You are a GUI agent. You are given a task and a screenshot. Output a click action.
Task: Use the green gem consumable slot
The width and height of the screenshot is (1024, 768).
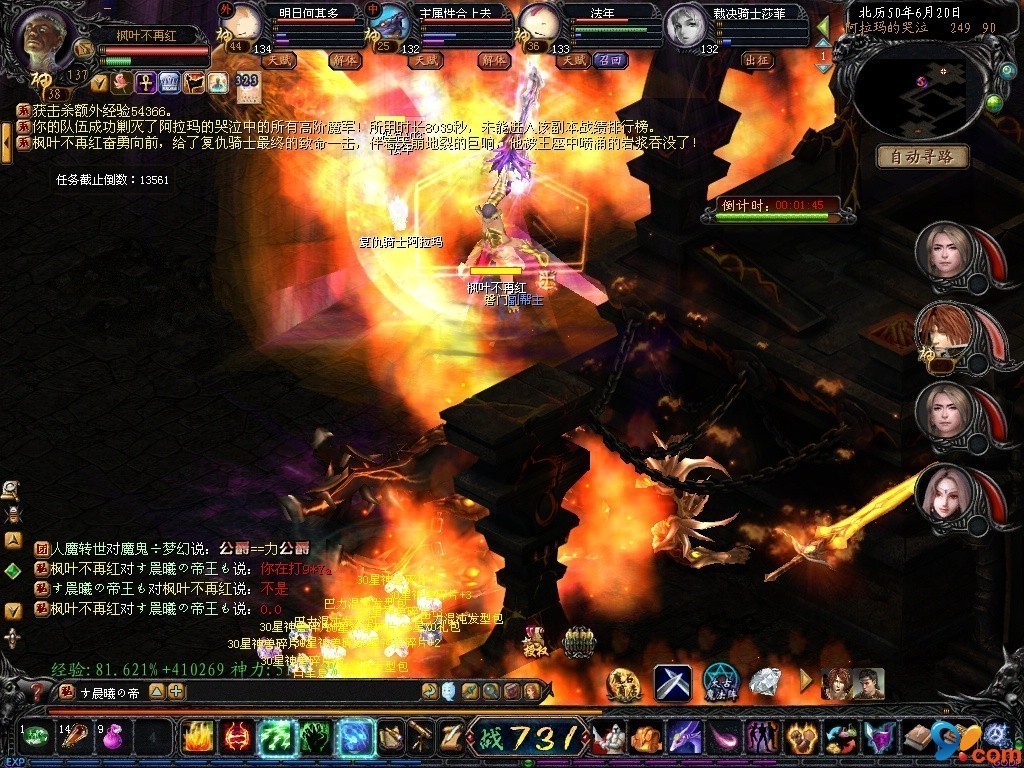click(36, 739)
